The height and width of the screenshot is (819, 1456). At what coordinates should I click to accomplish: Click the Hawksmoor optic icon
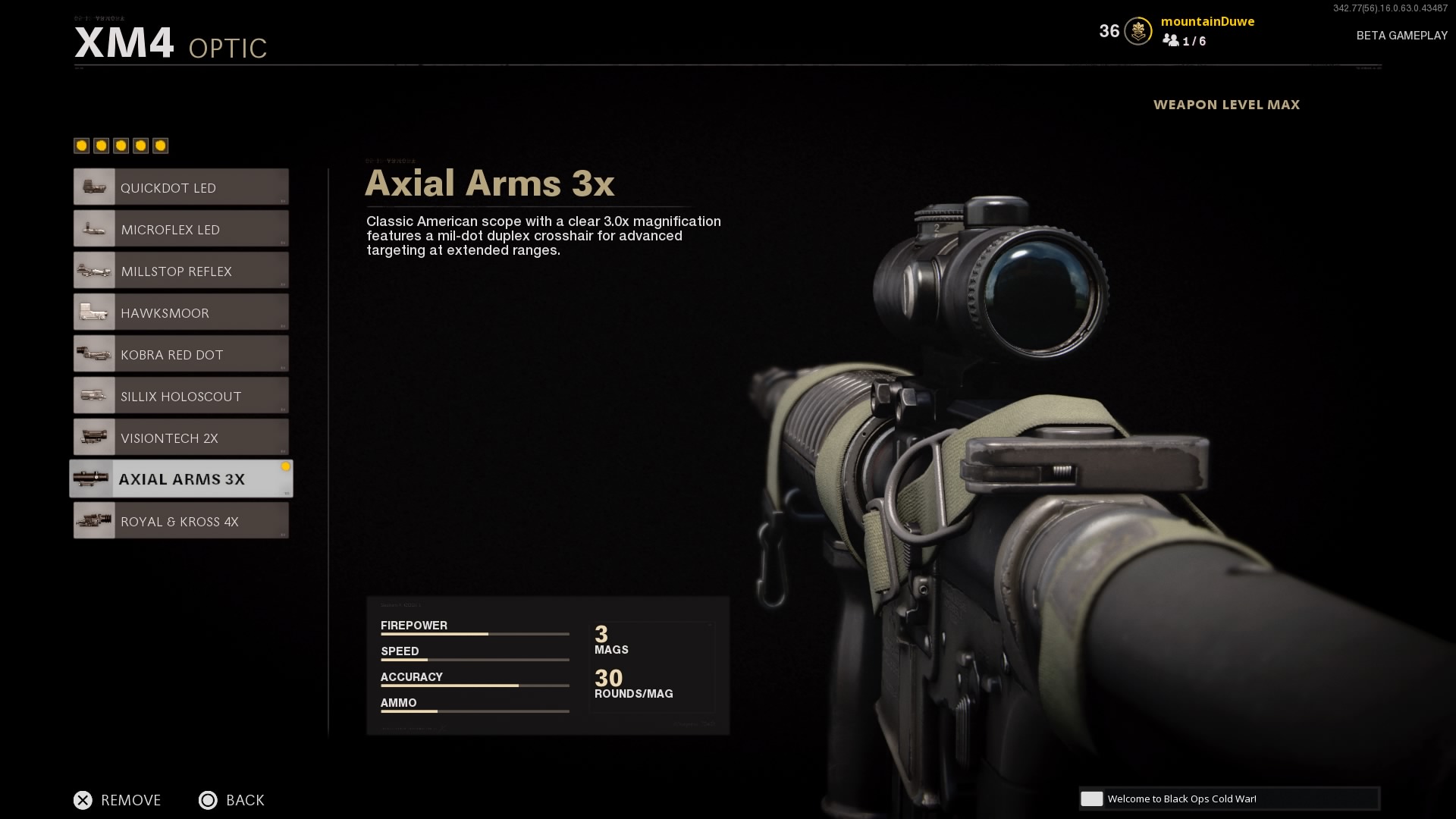tap(93, 312)
